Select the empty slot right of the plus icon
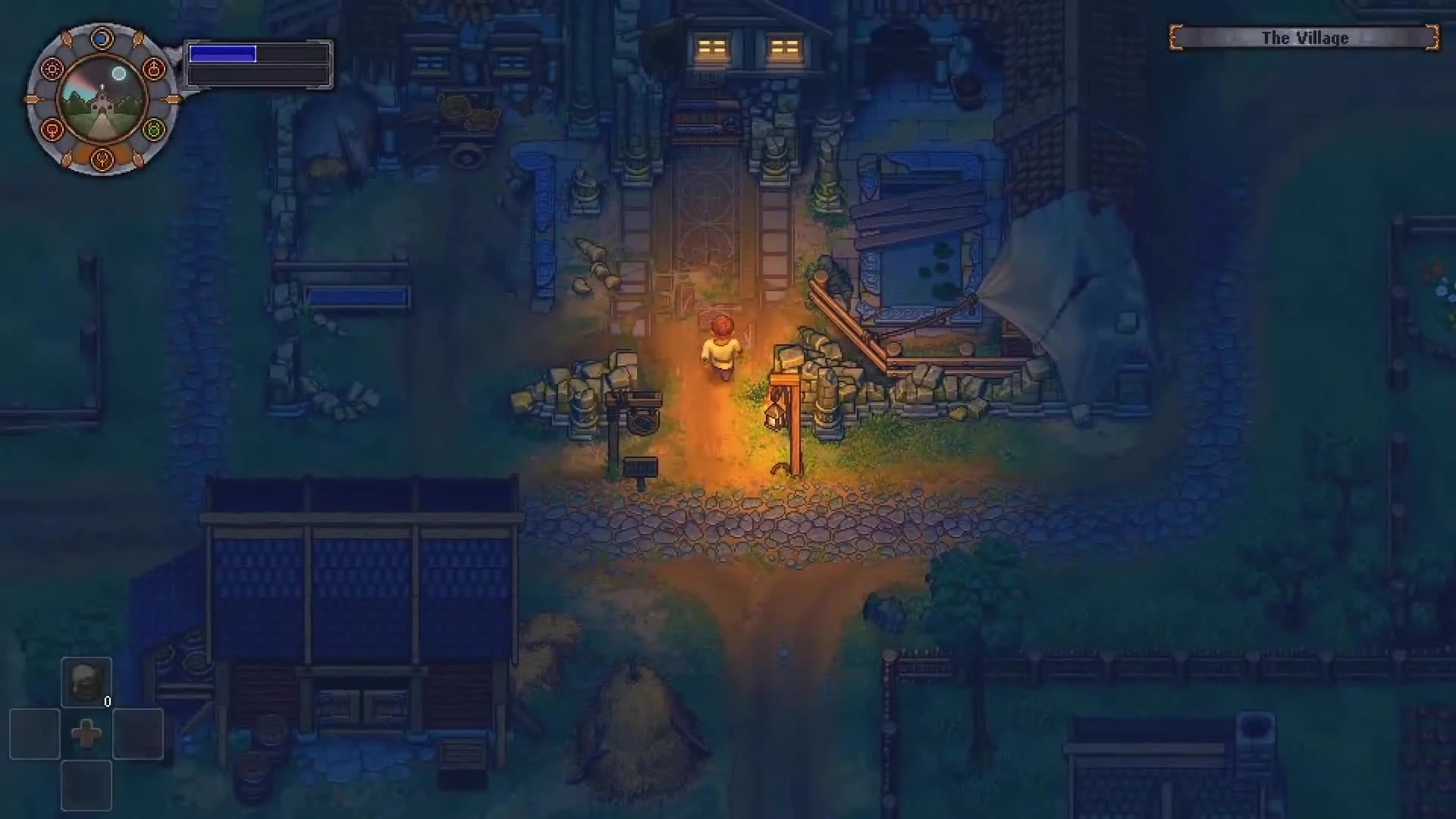Screen dimensions: 1456x819 tap(138, 733)
